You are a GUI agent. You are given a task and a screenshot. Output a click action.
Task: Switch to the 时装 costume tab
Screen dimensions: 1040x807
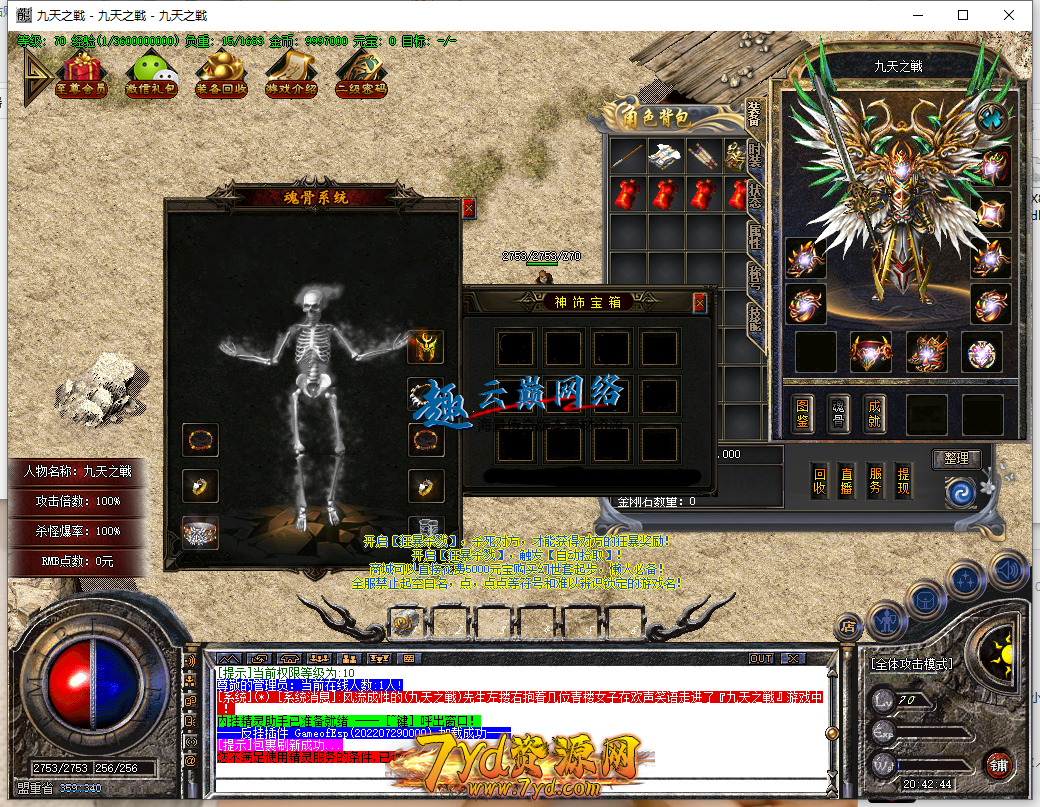pos(755,152)
